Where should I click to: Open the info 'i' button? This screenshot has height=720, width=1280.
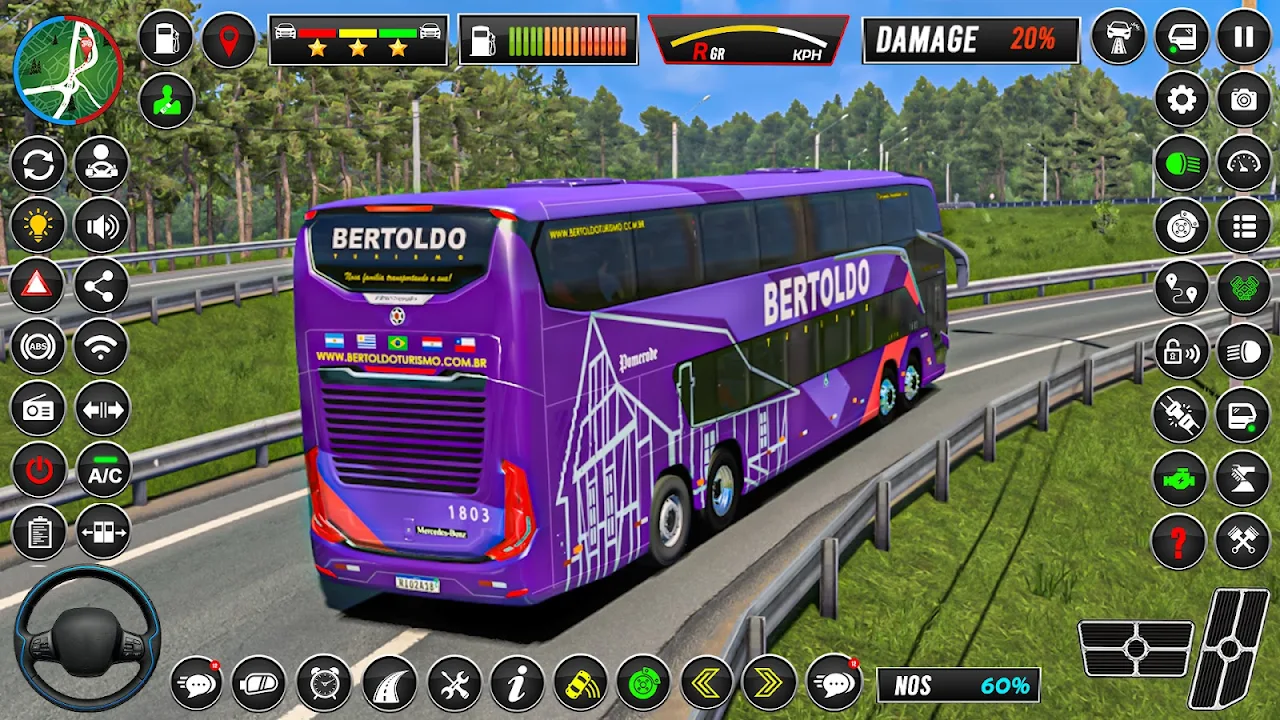[x=517, y=684]
